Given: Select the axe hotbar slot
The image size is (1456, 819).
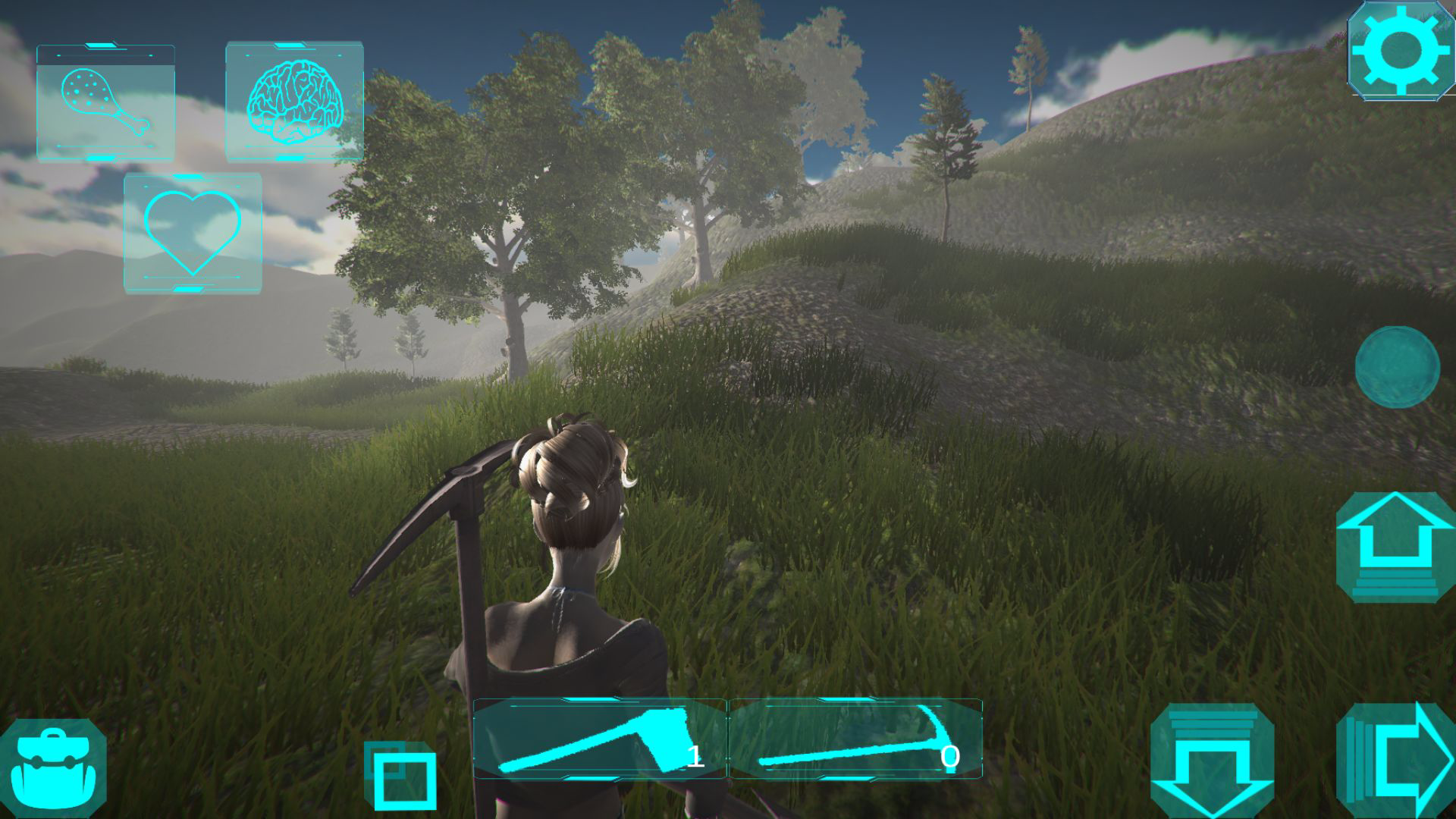Looking at the screenshot, I should tap(599, 739).
